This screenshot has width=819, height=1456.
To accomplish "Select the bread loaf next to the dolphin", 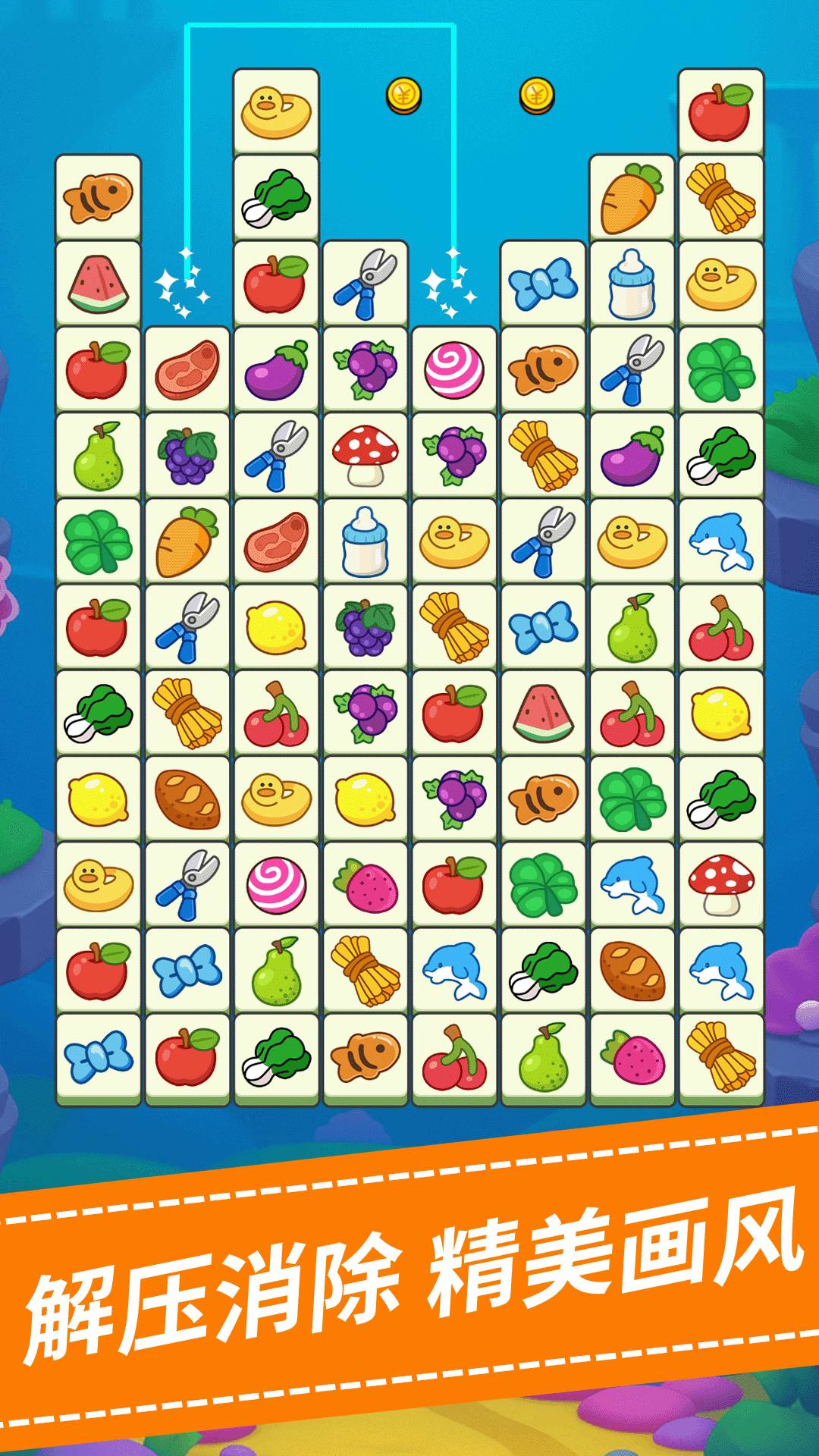I will [632, 970].
